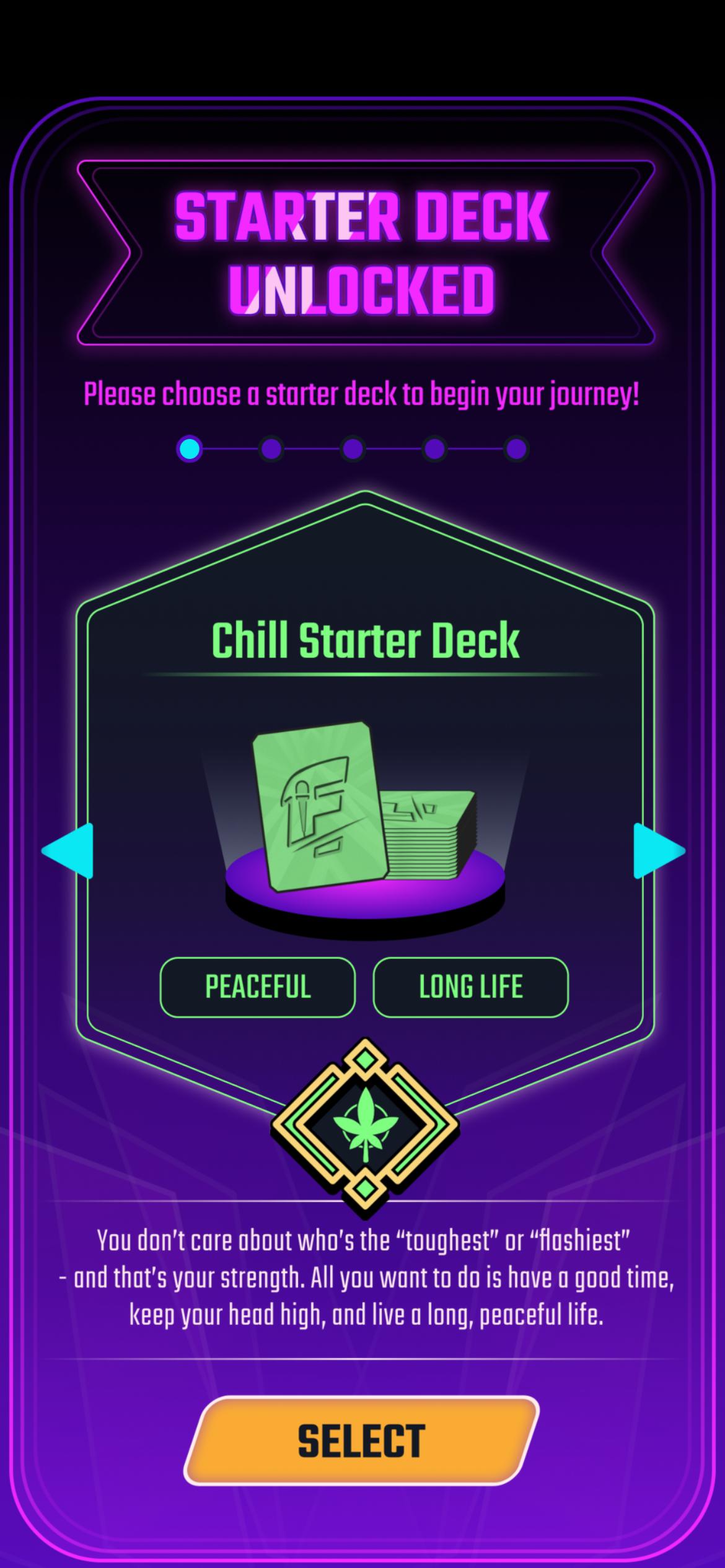Show the next starter deck with right arrow
The width and height of the screenshot is (725, 1568).
[659, 851]
